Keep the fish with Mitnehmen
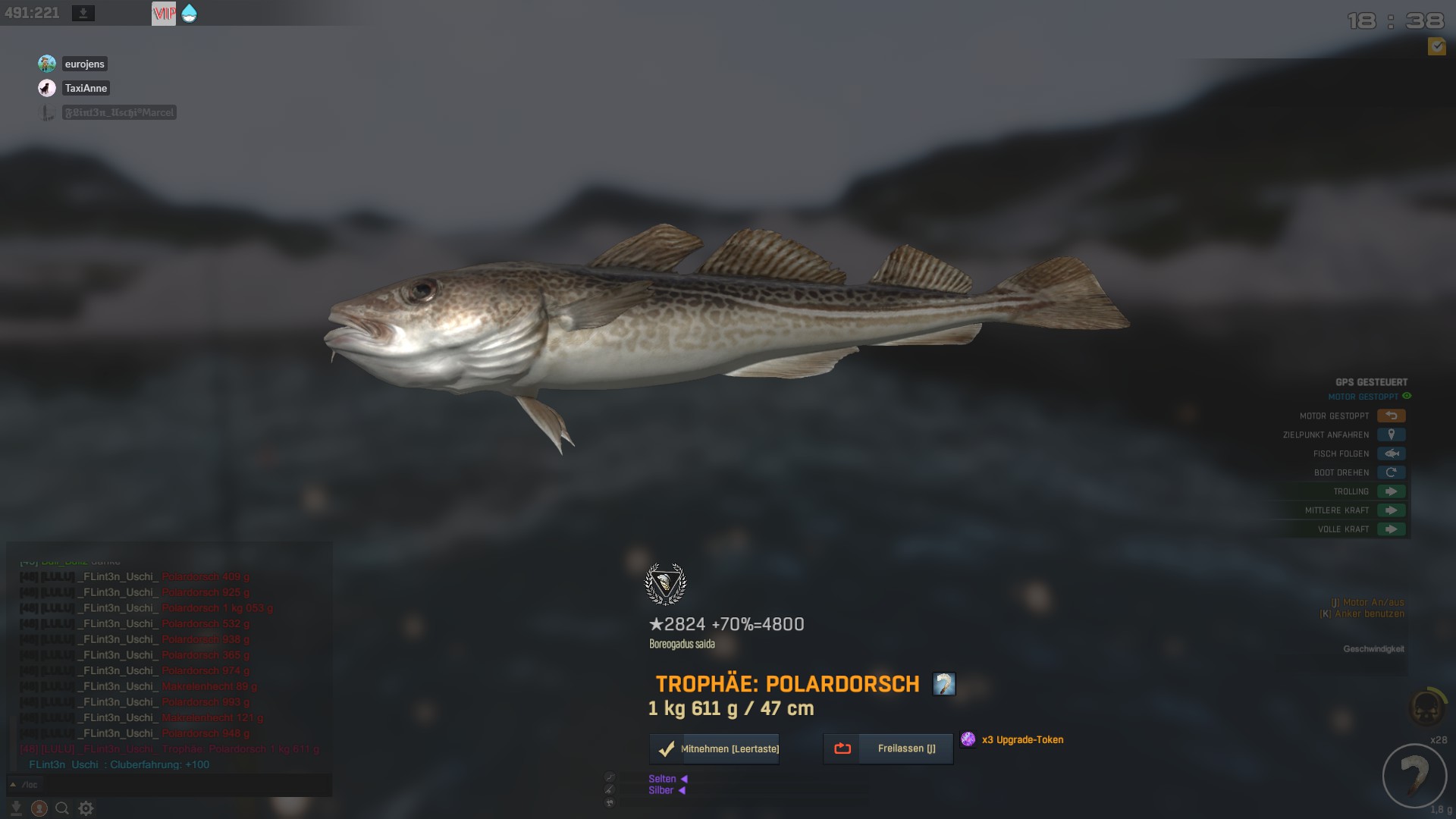This screenshot has width=1456, height=819. point(714,748)
